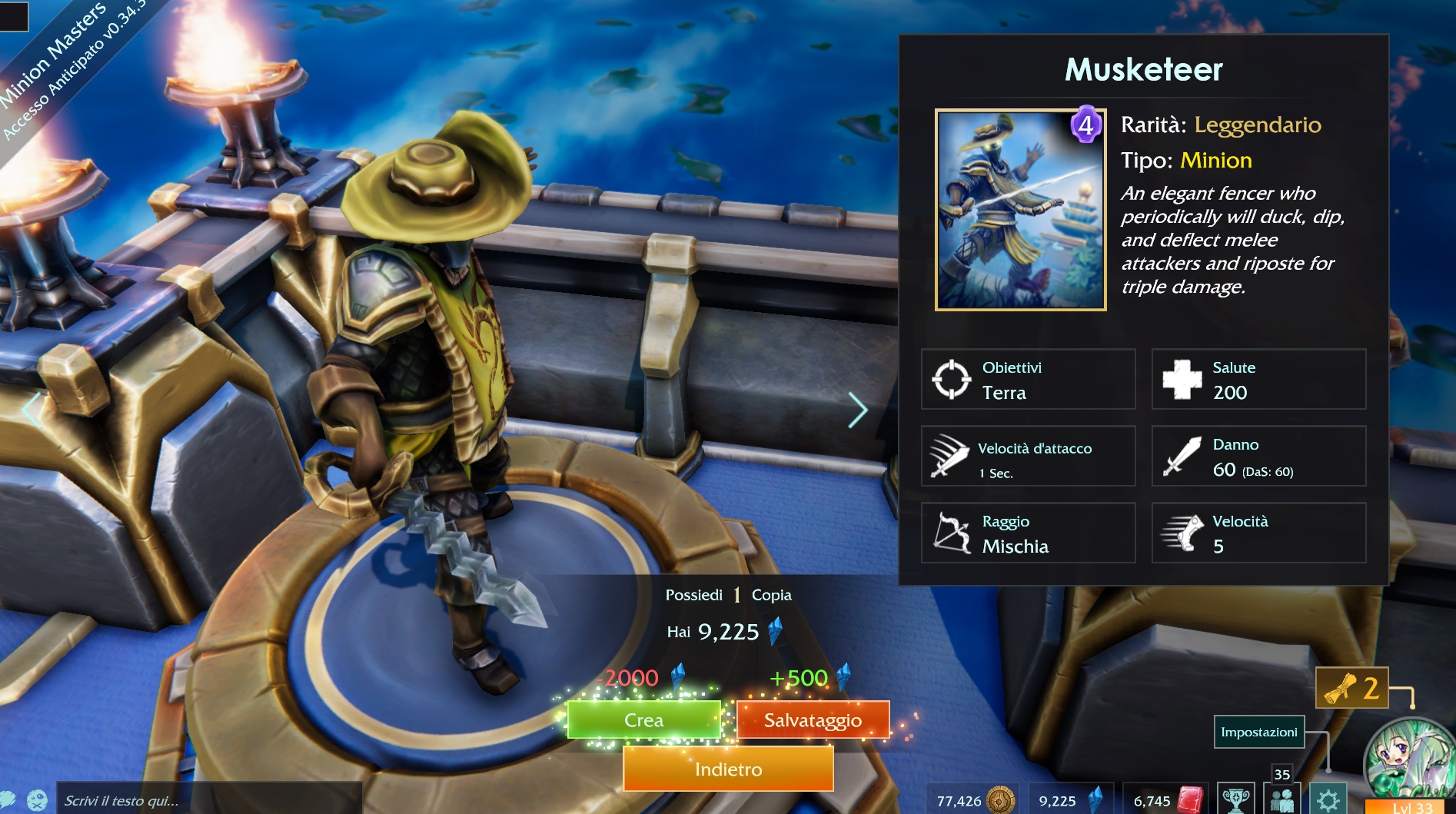Go back with the Indietro button
This screenshot has height=814, width=1456.
[x=728, y=769]
